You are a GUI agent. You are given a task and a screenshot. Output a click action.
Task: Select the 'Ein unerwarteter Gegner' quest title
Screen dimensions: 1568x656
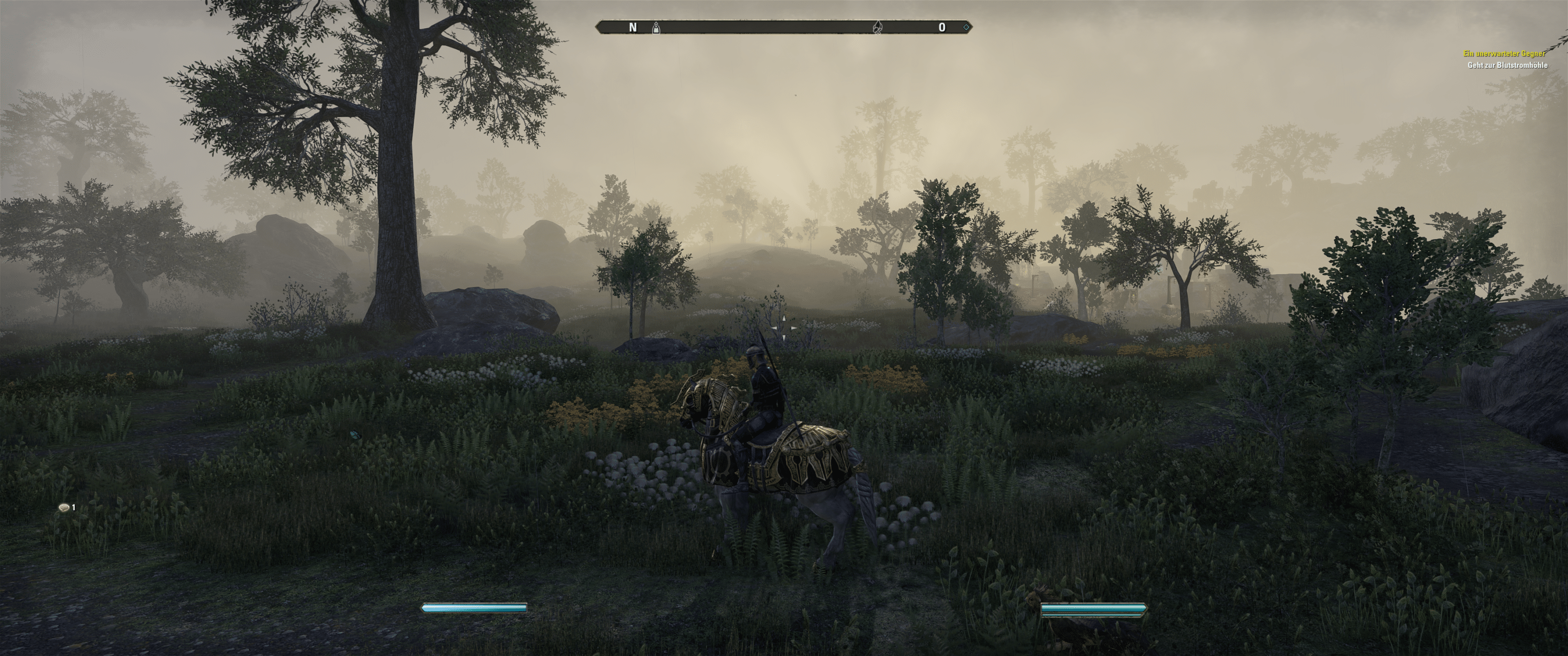1504,54
